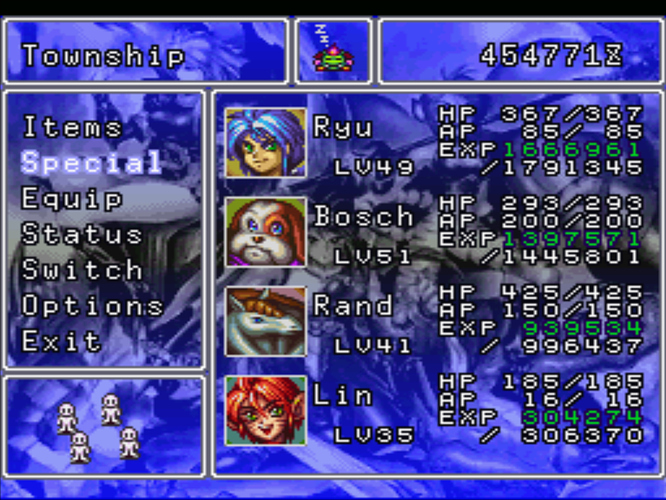666x500 pixels.
Task: Select the Switch menu entry
Action: (x=81, y=270)
